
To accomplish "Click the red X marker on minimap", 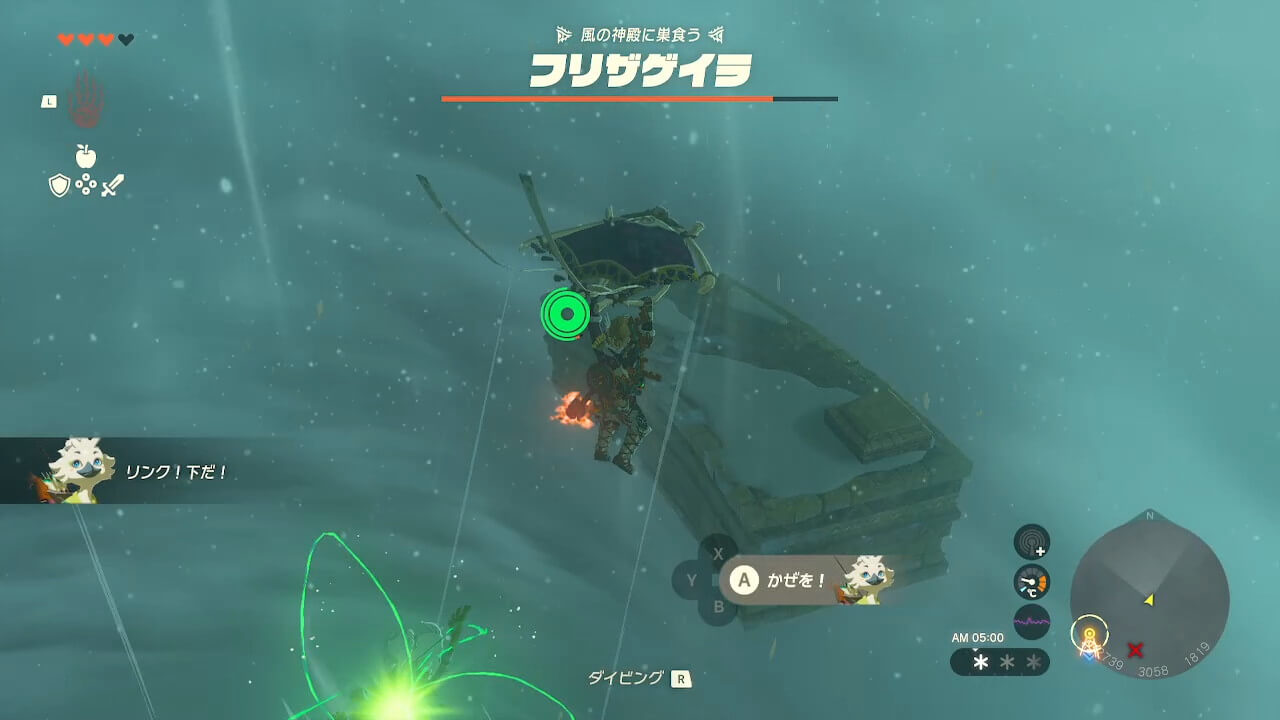I will [x=1135, y=650].
